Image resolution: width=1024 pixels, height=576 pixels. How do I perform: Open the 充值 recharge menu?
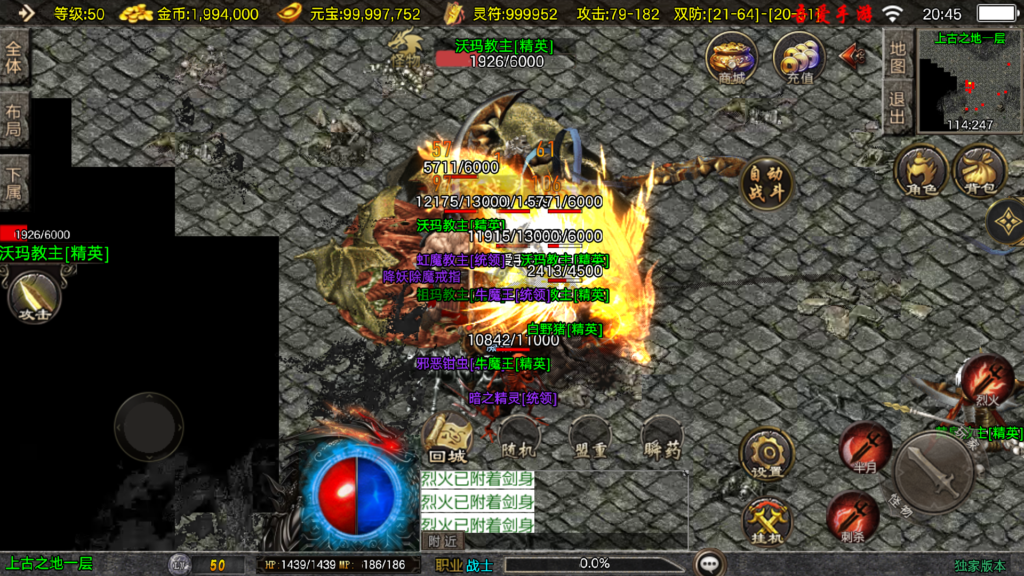point(798,58)
